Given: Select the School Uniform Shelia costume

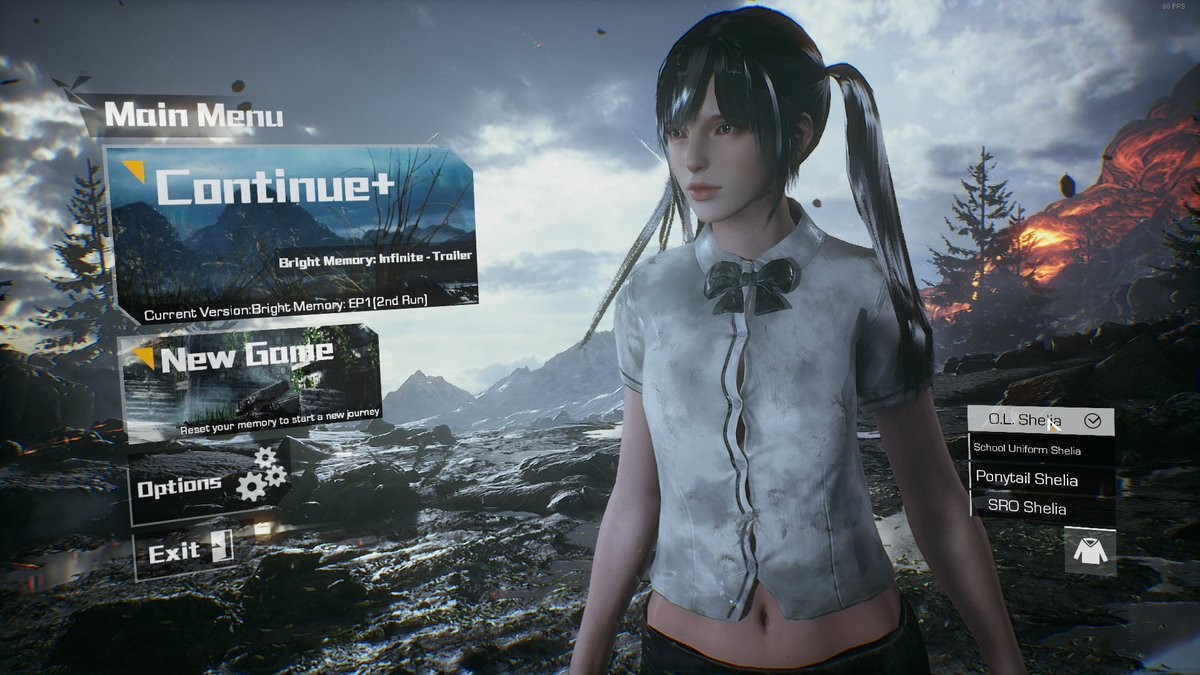Looking at the screenshot, I should point(1040,450).
